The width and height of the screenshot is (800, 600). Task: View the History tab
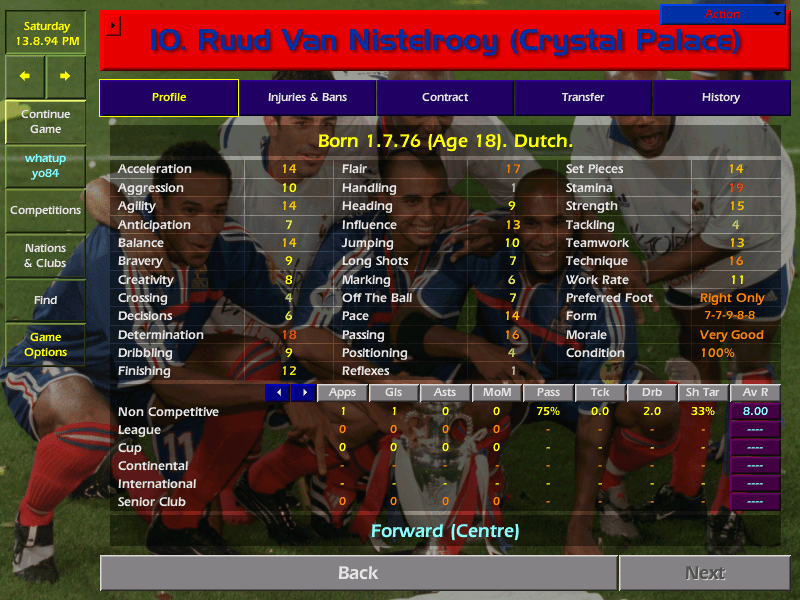pos(720,97)
